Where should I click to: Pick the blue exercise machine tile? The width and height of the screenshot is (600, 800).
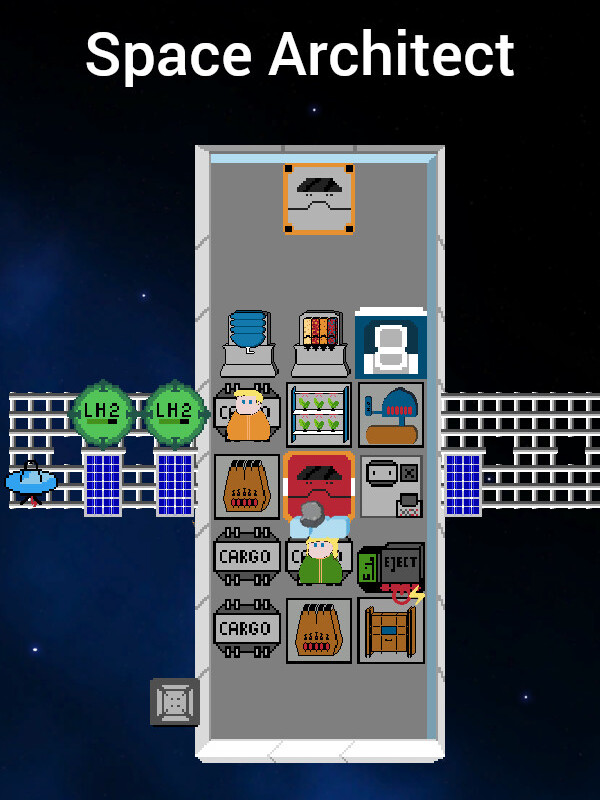pos(391,414)
